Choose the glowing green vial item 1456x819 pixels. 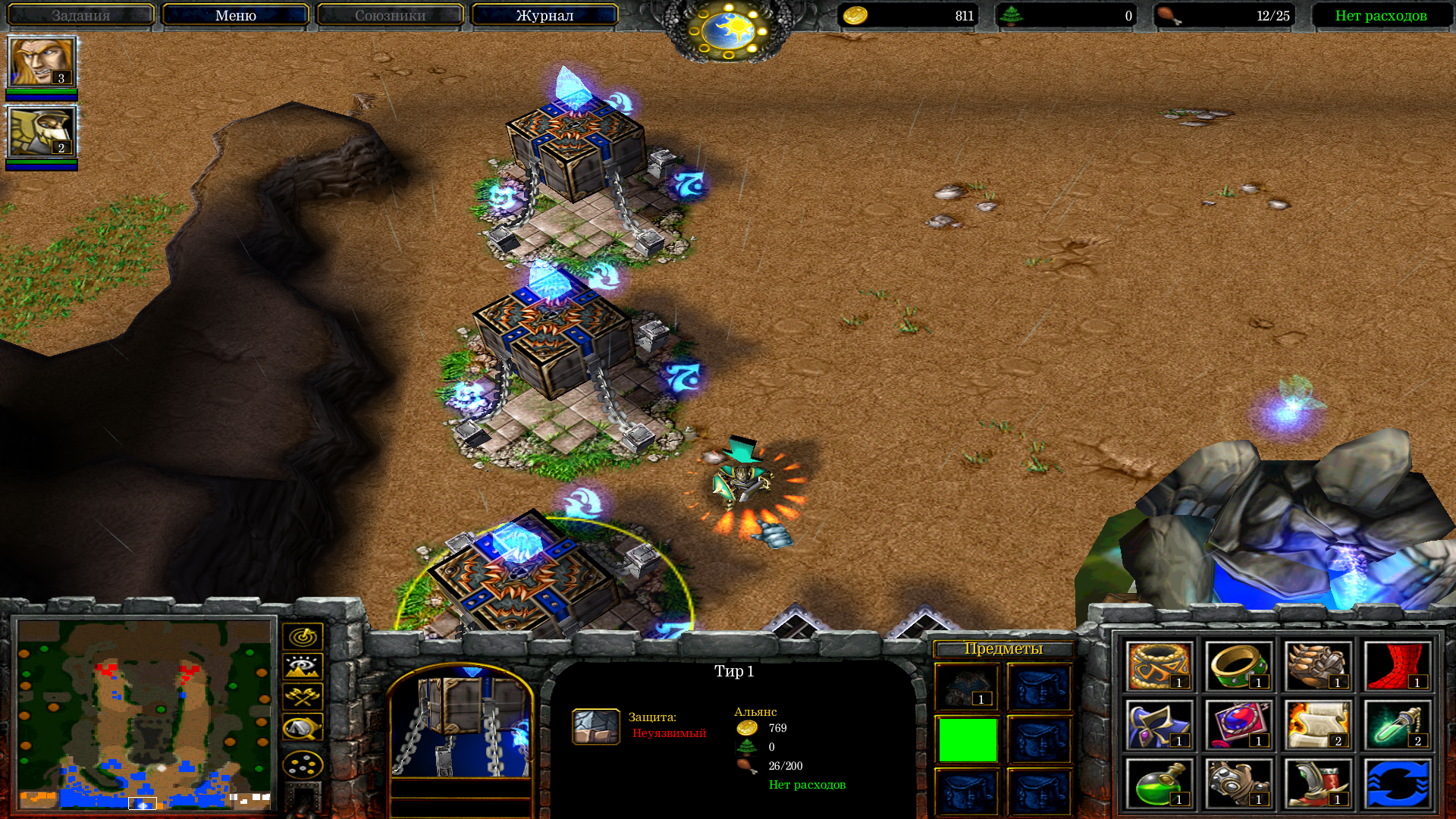click(1397, 725)
